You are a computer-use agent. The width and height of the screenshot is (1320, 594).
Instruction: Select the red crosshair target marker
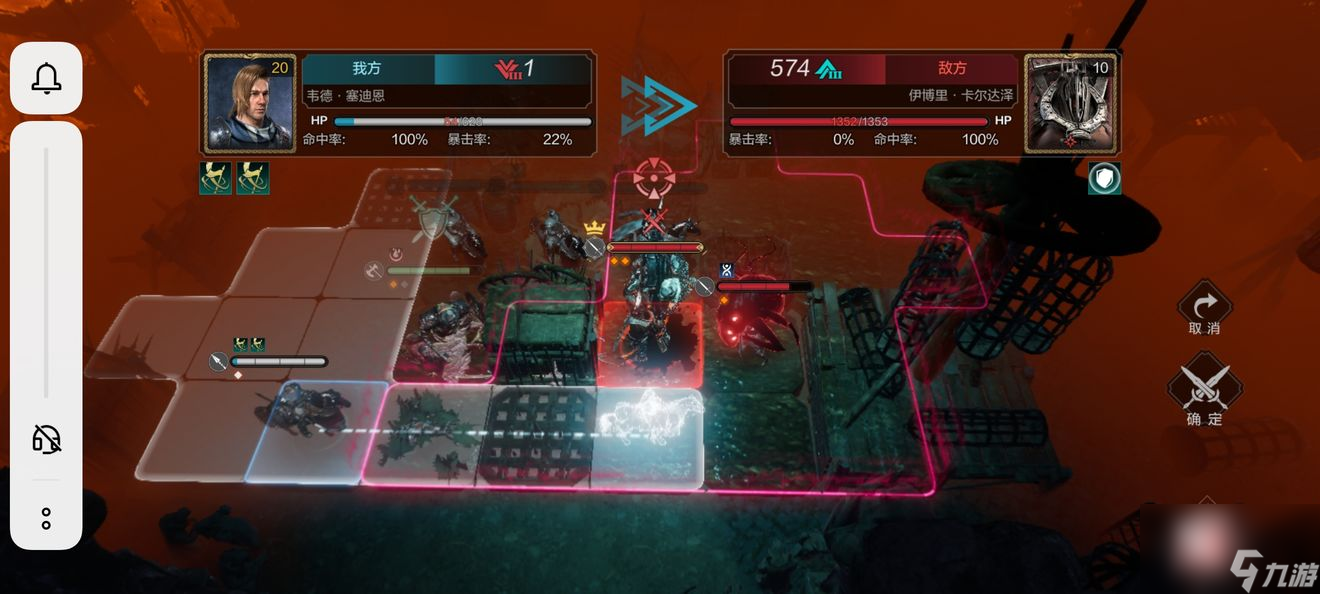pos(653,178)
